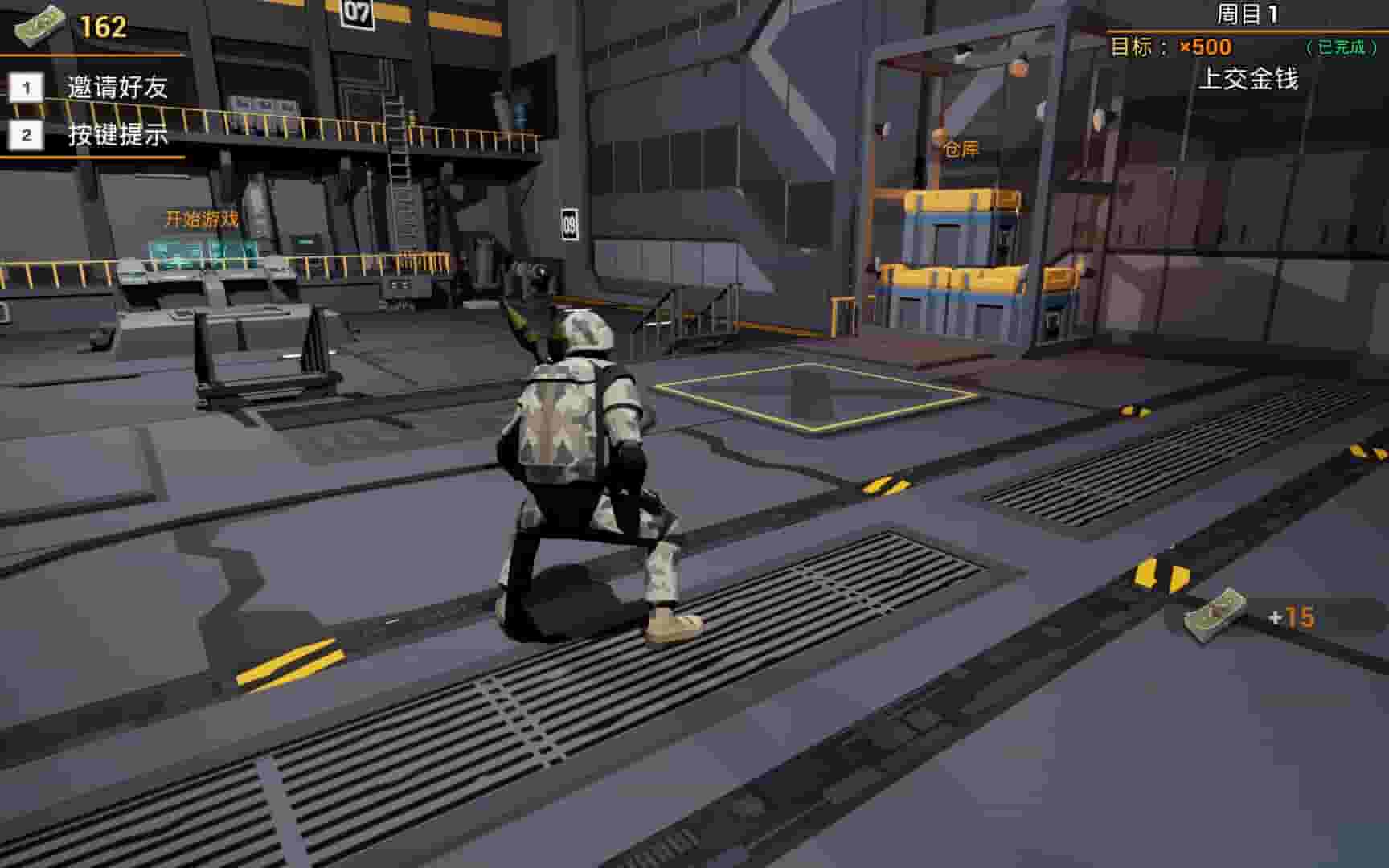Toggle the glowing 开始游戏 start sign

(x=202, y=217)
